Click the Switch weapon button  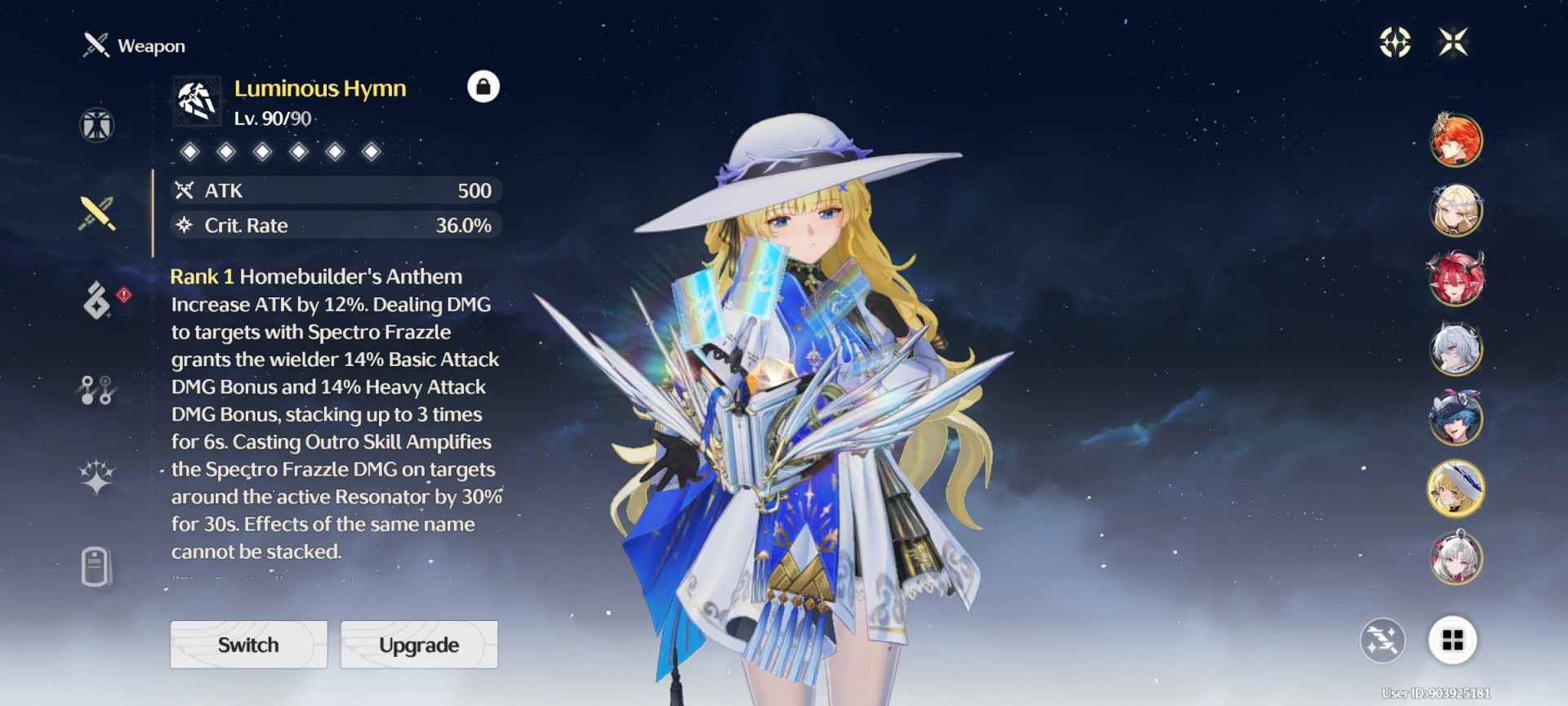pyautogui.click(x=248, y=645)
